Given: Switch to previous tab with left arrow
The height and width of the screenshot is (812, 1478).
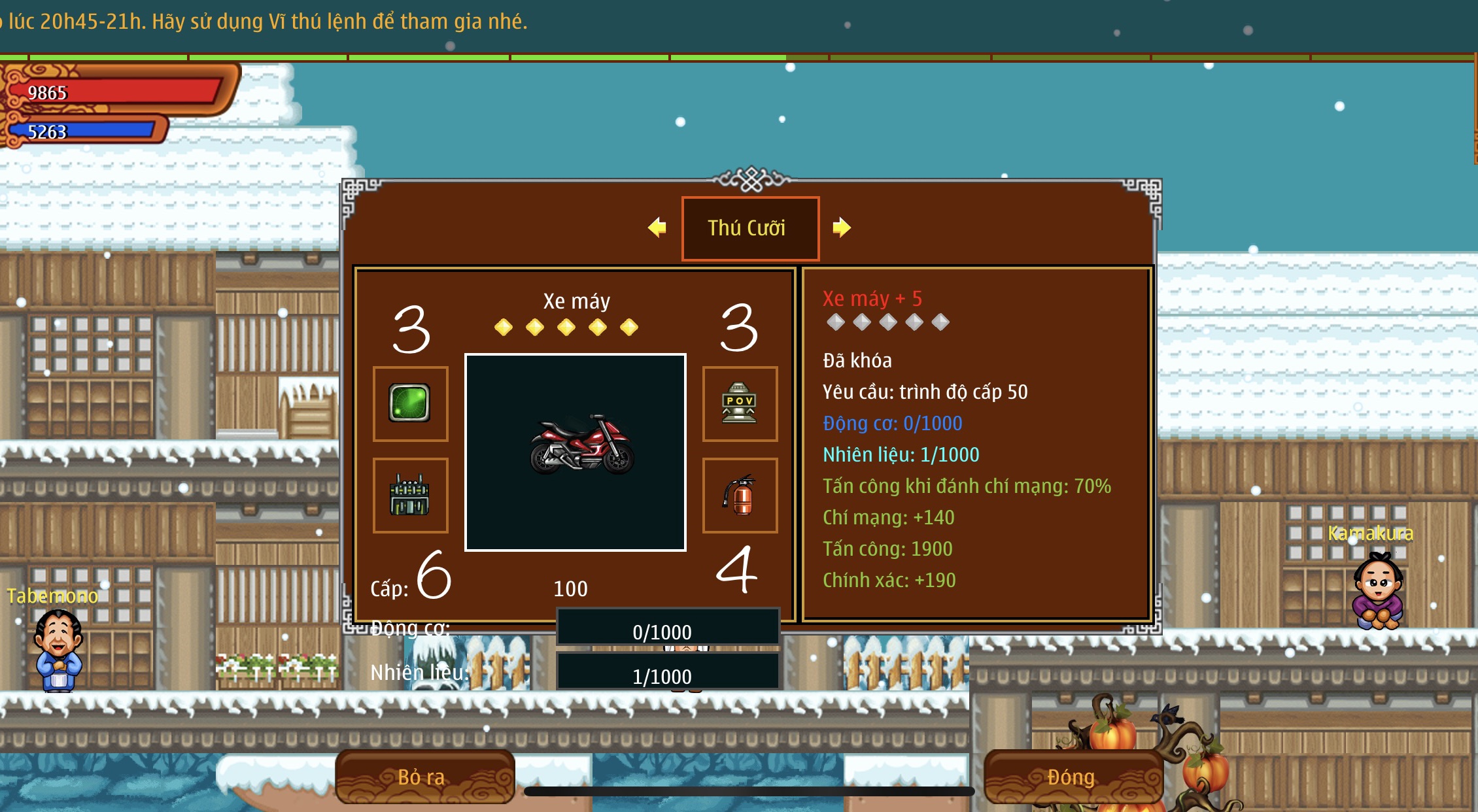Looking at the screenshot, I should pos(657,228).
